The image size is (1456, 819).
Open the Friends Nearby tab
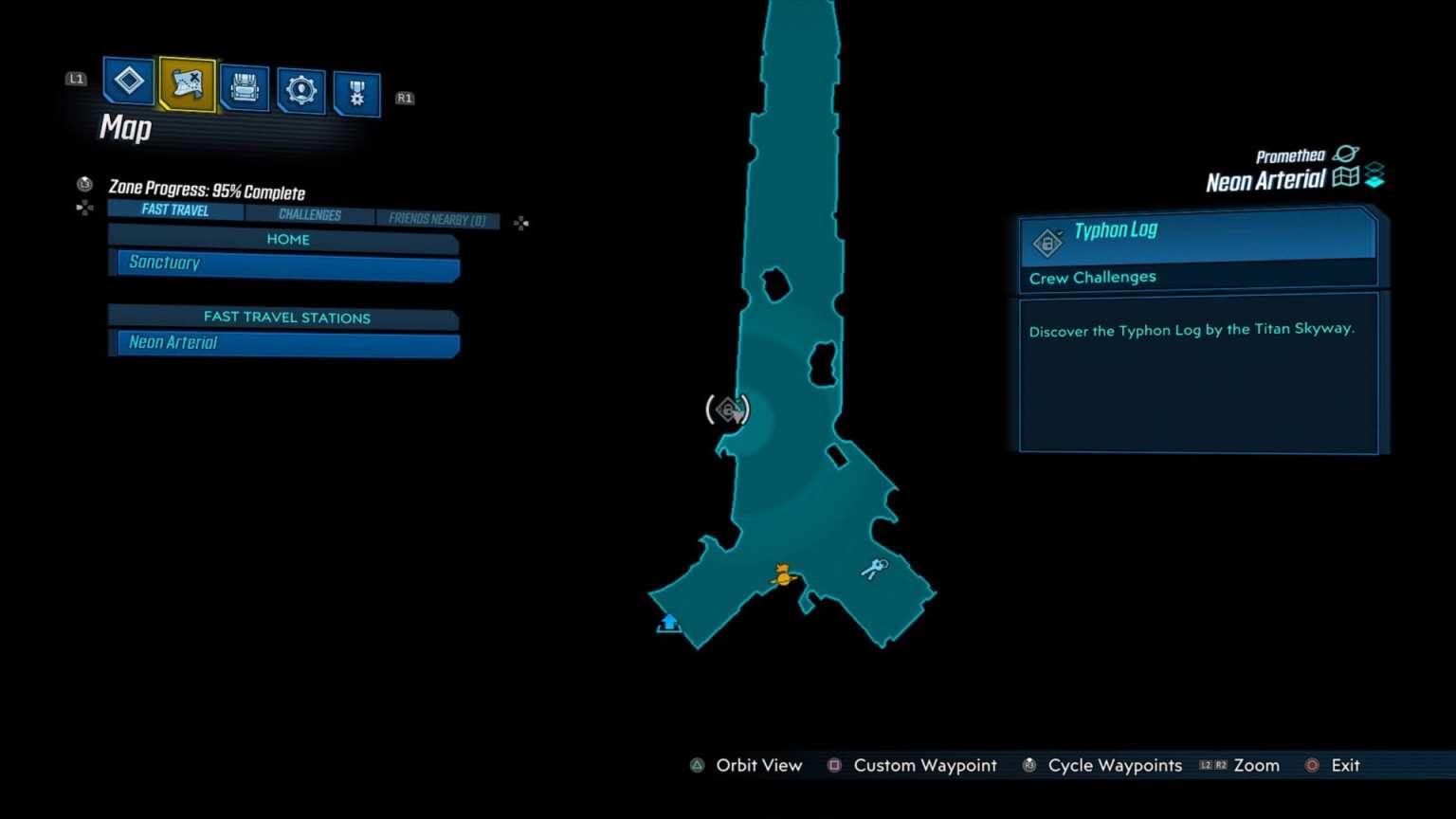pos(438,219)
